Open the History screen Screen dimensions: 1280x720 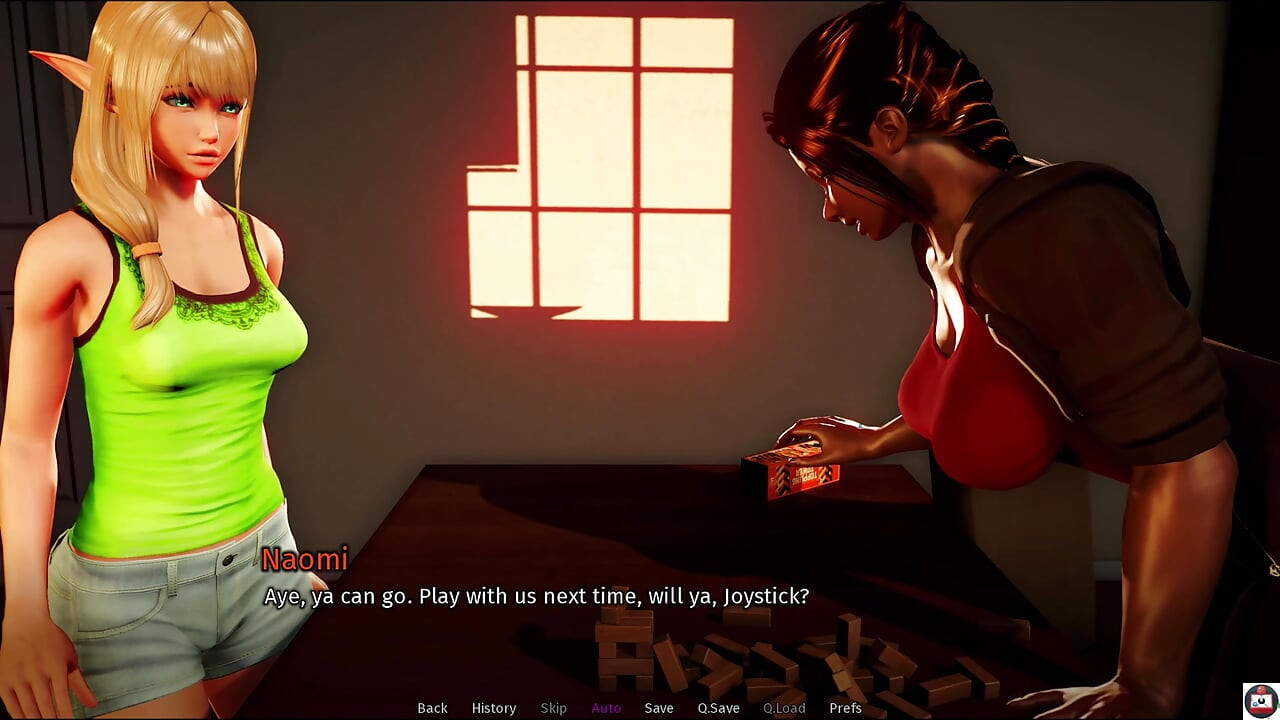(x=493, y=707)
